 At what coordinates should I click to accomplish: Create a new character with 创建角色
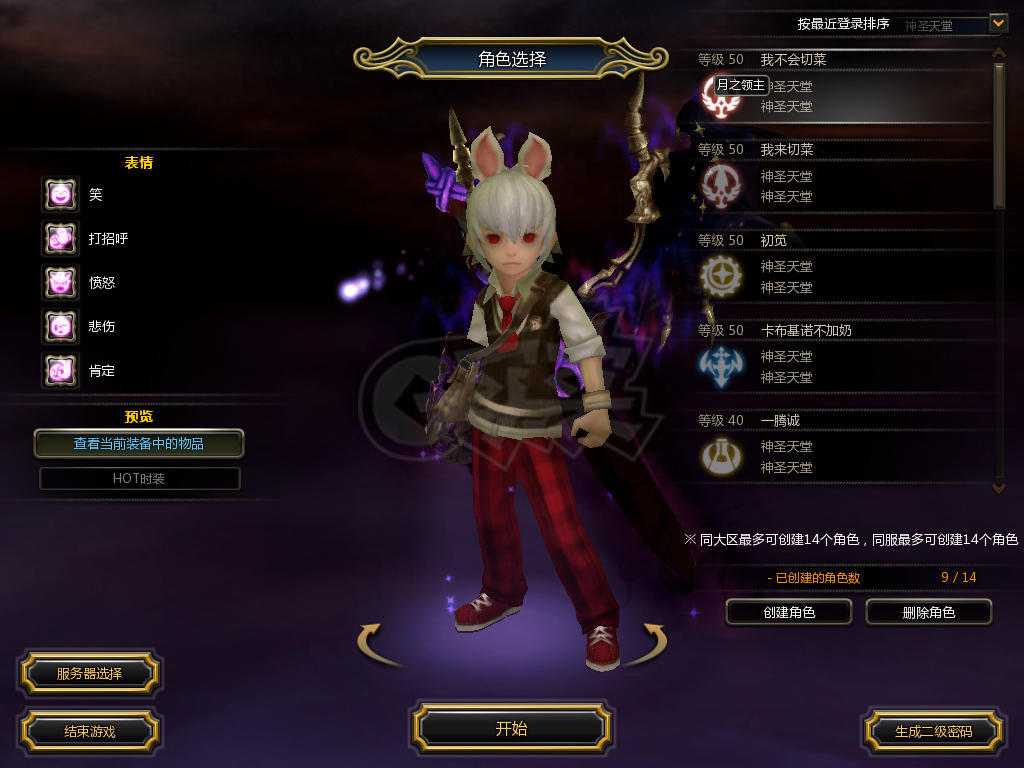pyautogui.click(x=789, y=612)
